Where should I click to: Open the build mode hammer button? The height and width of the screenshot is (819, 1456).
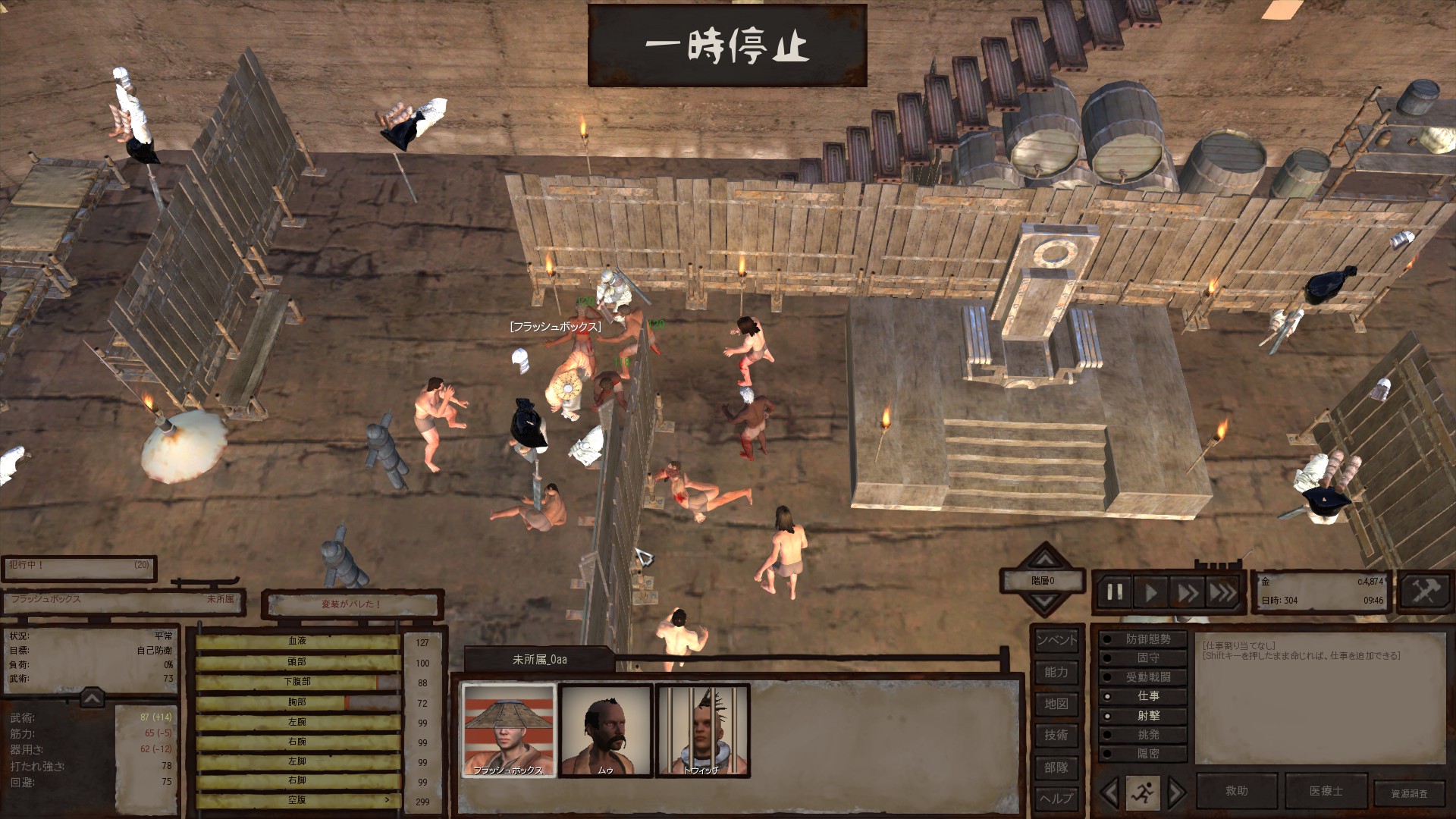[x=1423, y=591]
